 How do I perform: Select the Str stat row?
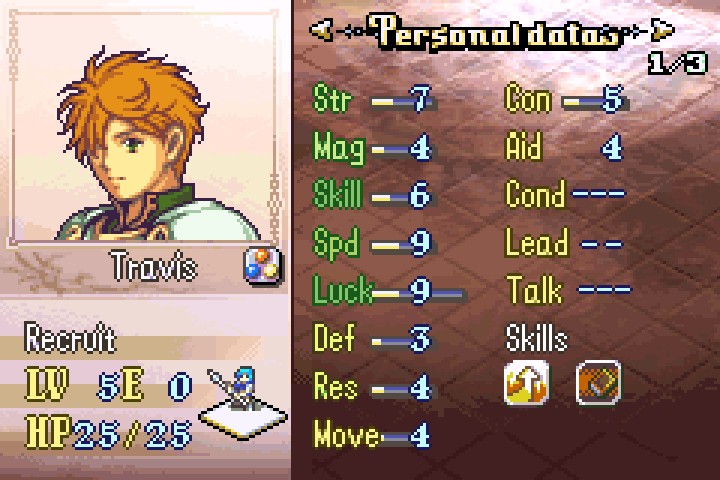pyautogui.click(x=372, y=99)
